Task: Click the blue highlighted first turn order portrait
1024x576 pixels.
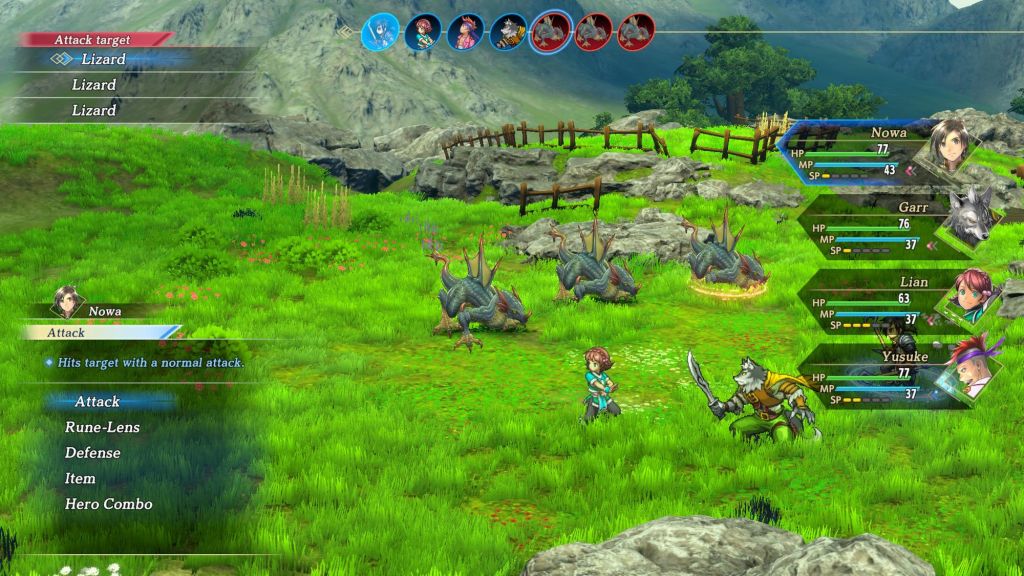Action: tap(380, 32)
